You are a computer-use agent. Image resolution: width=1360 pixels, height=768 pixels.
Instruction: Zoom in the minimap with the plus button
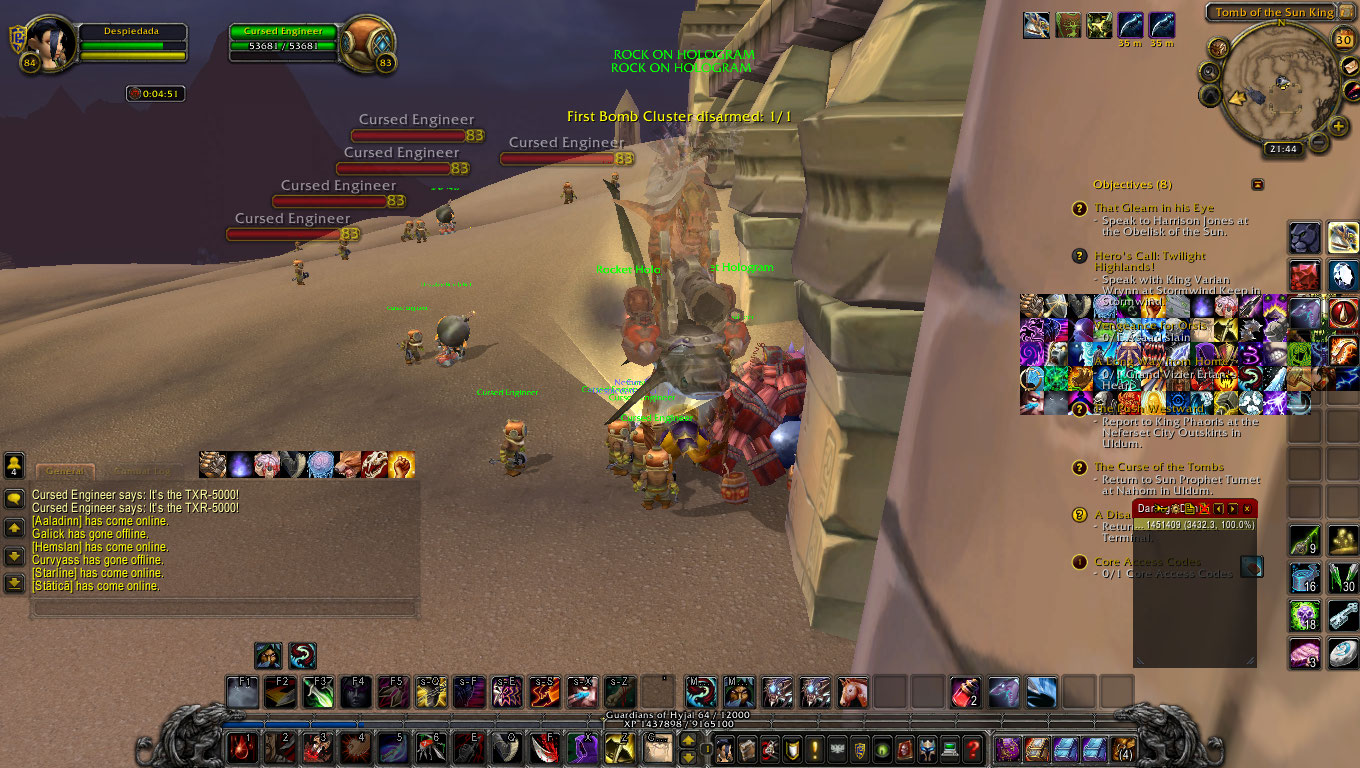(1338, 126)
